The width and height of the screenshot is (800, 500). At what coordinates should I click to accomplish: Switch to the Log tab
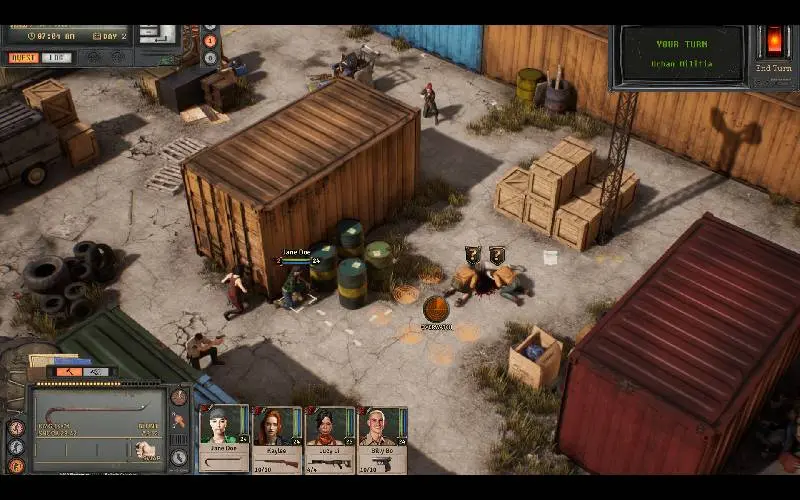57,58
